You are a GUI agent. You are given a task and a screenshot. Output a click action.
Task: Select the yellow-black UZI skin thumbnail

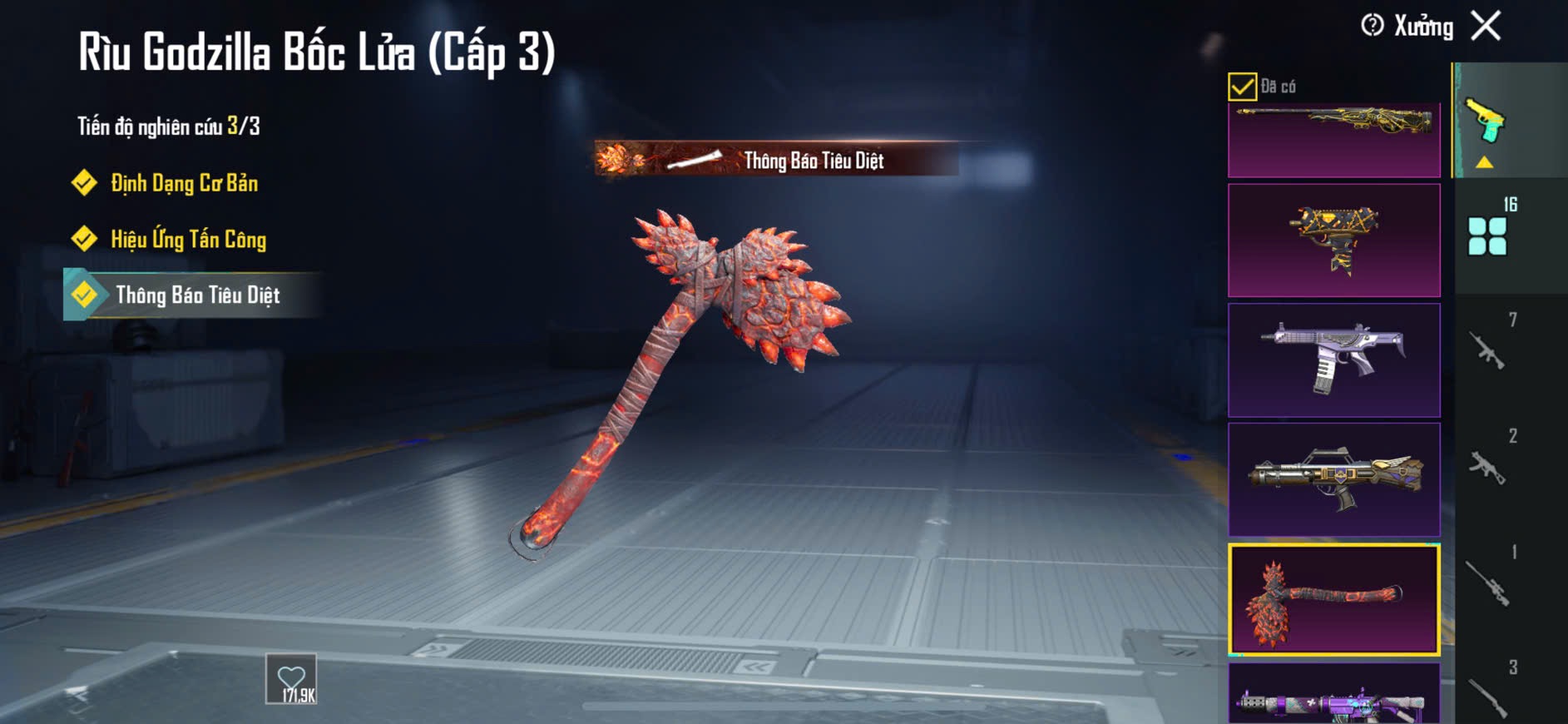[x=1333, y=241]
